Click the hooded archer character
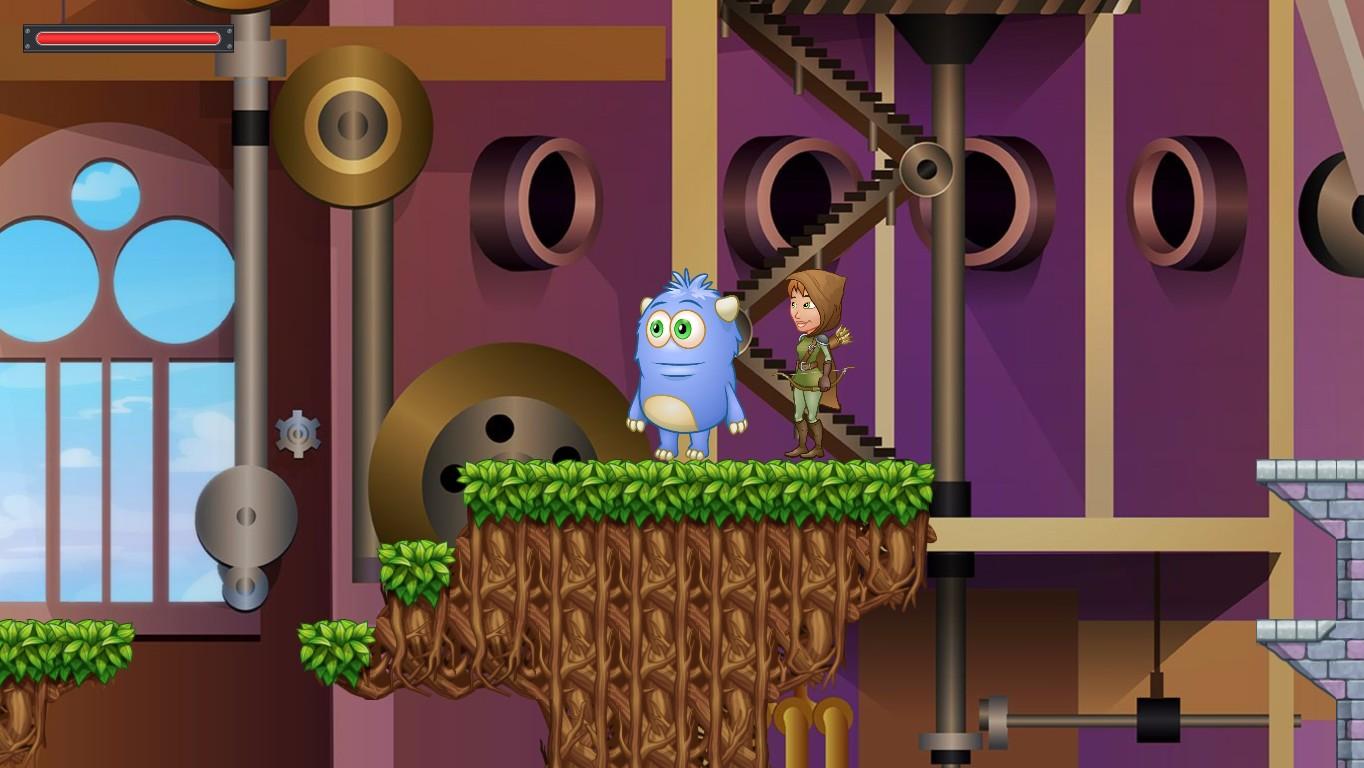Screen dimensions: 1364x768 (x=810, y=360)
